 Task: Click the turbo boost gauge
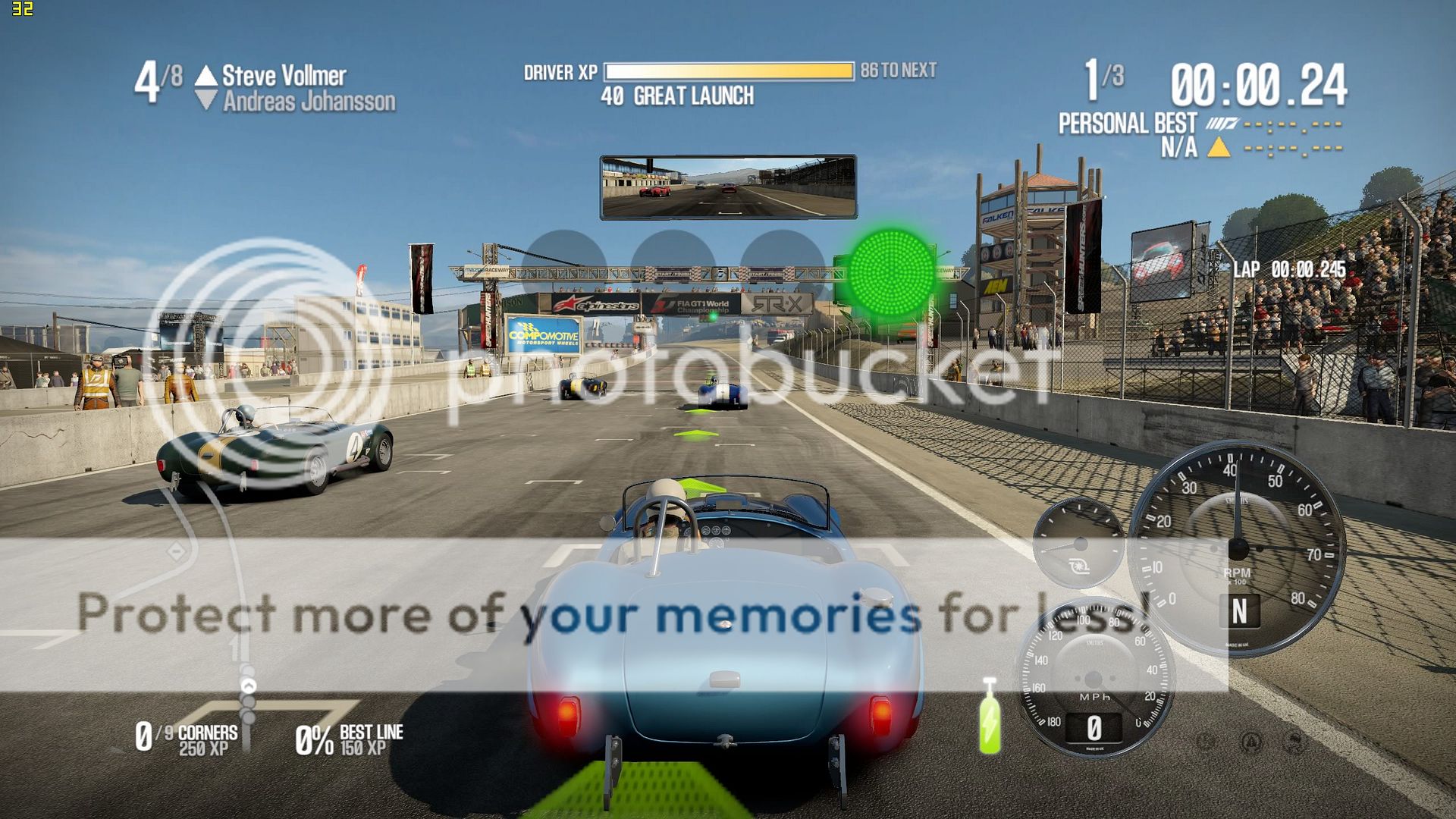[x=1078, y=543]
